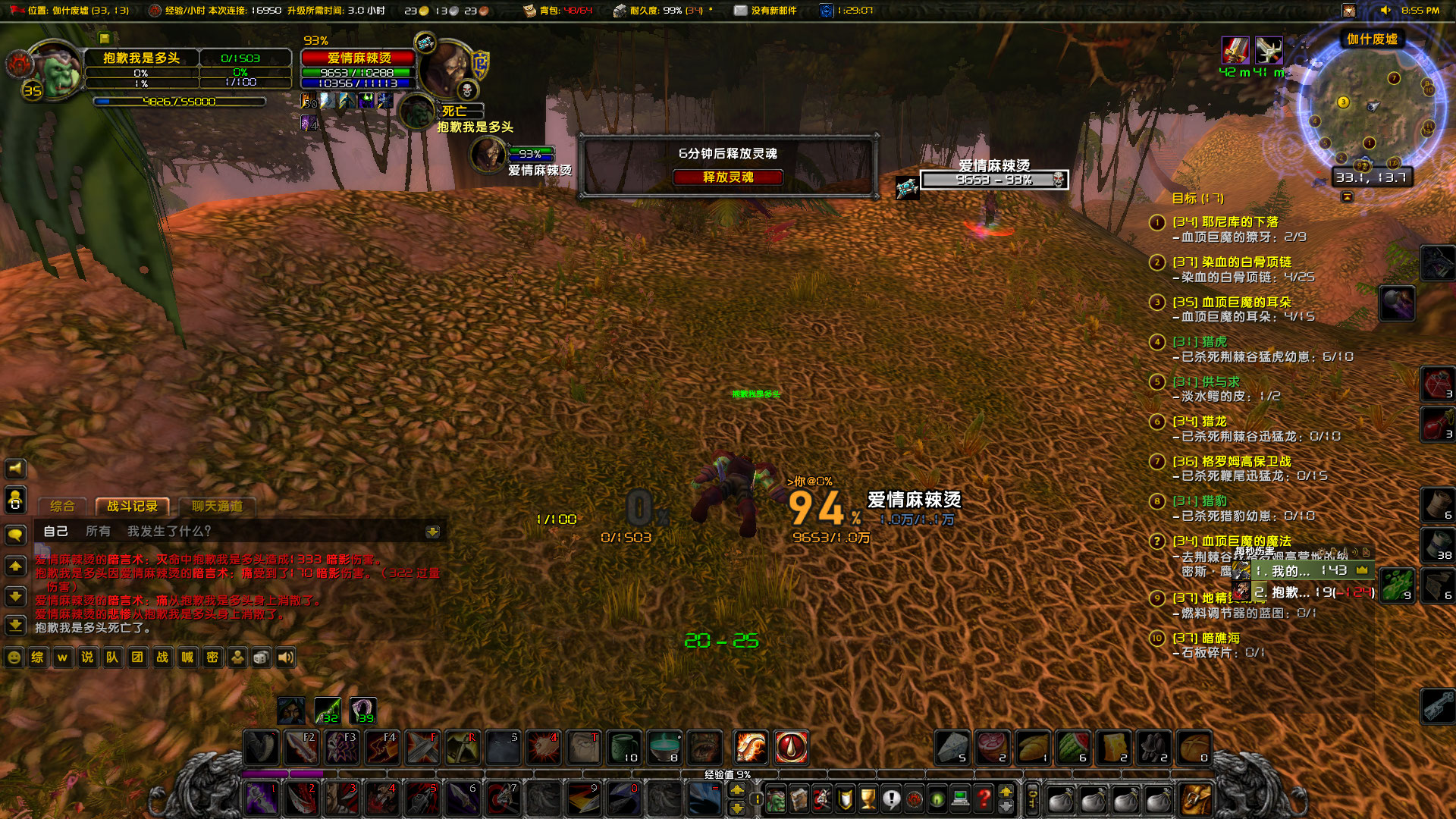
Task: Switch to the 综合 chat tab
Action: tap(63, 506)
